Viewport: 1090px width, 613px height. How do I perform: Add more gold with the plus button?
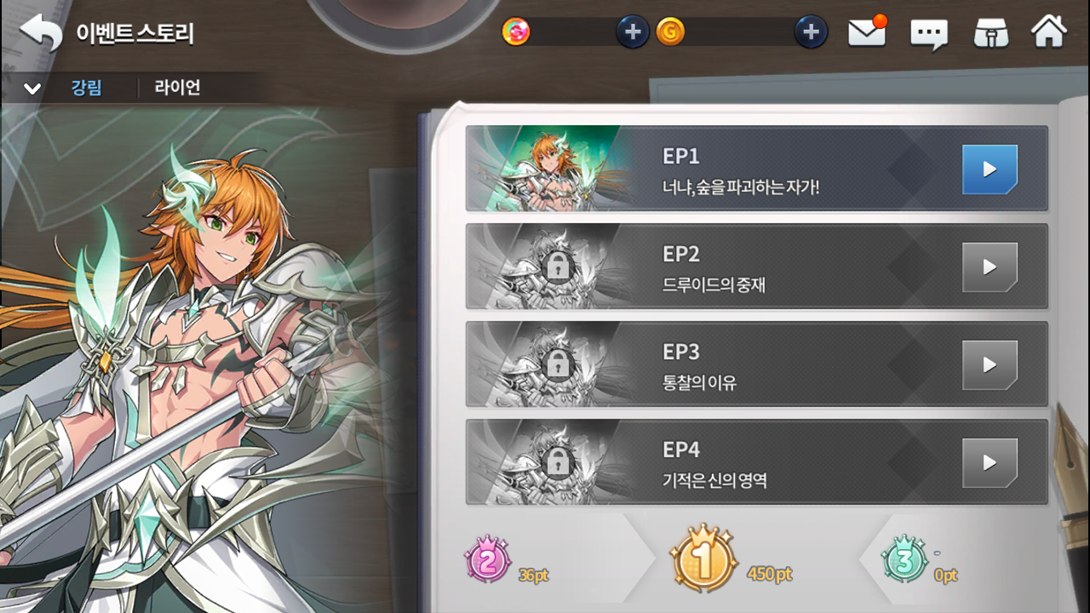pyautogui.click(x=810, y=33)
